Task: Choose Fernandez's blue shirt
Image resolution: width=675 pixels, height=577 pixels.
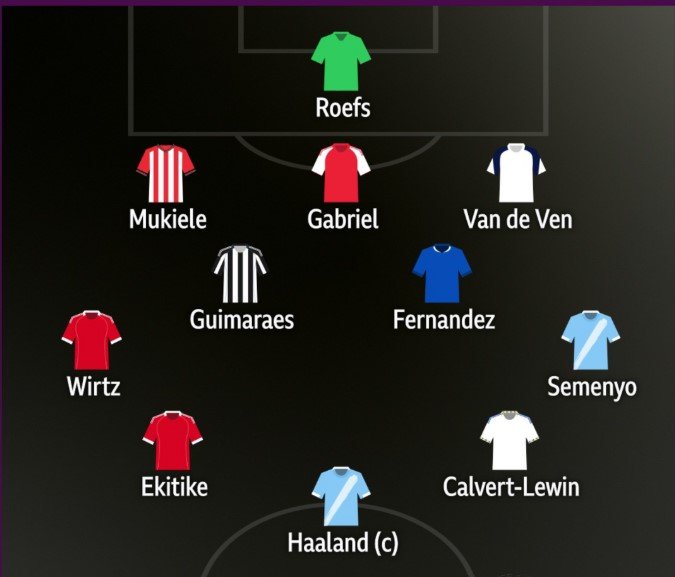Action: (442, 274)
